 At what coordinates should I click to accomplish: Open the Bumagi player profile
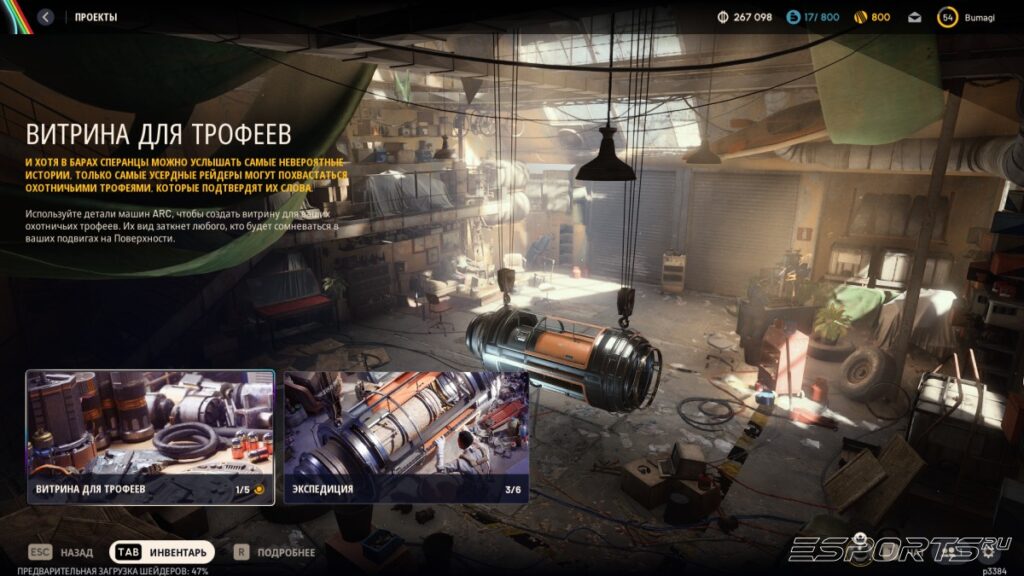click(966, 17)
